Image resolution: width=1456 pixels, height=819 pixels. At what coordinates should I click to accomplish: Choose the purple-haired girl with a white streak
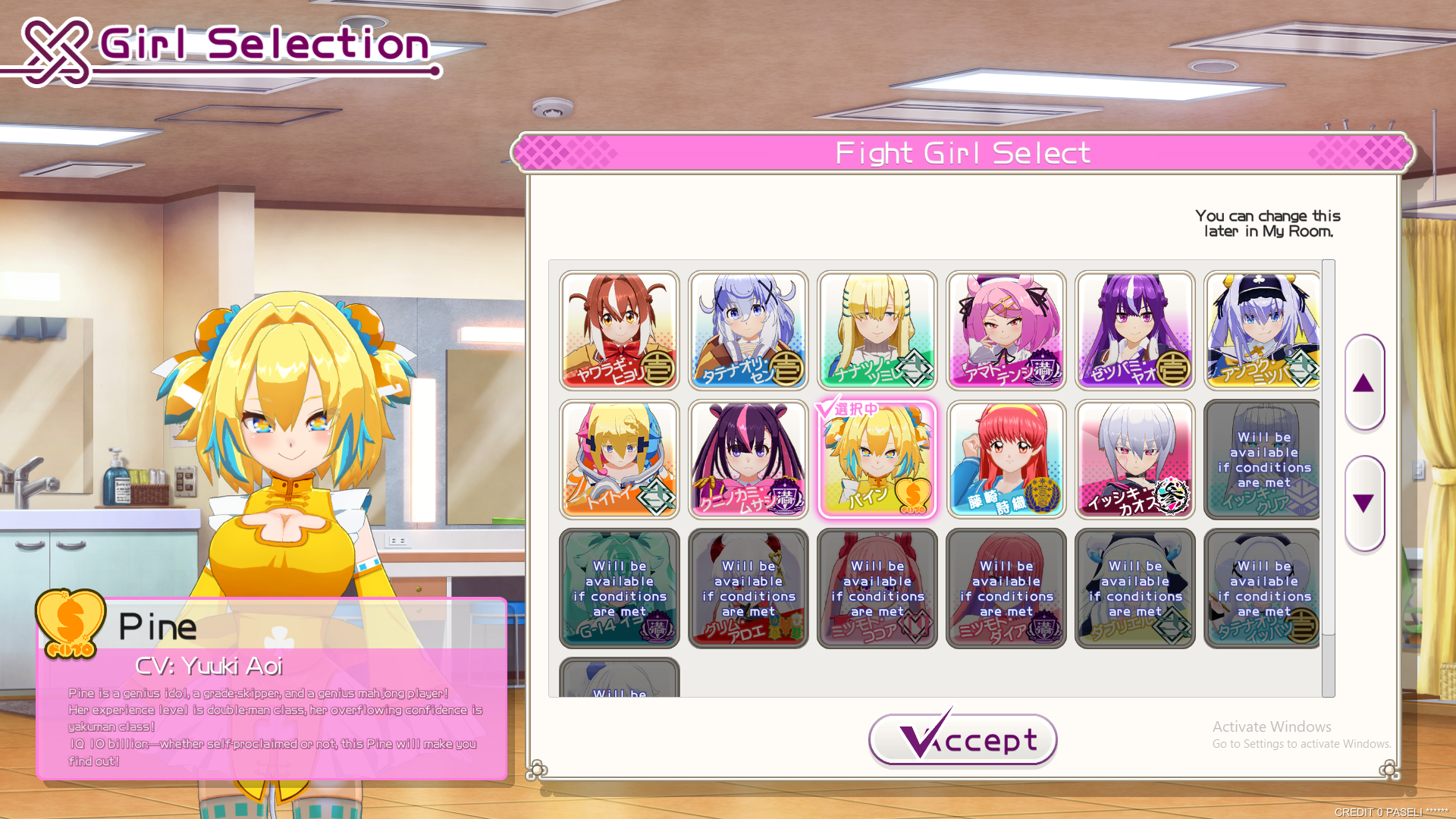click(x=1135, y=331)
